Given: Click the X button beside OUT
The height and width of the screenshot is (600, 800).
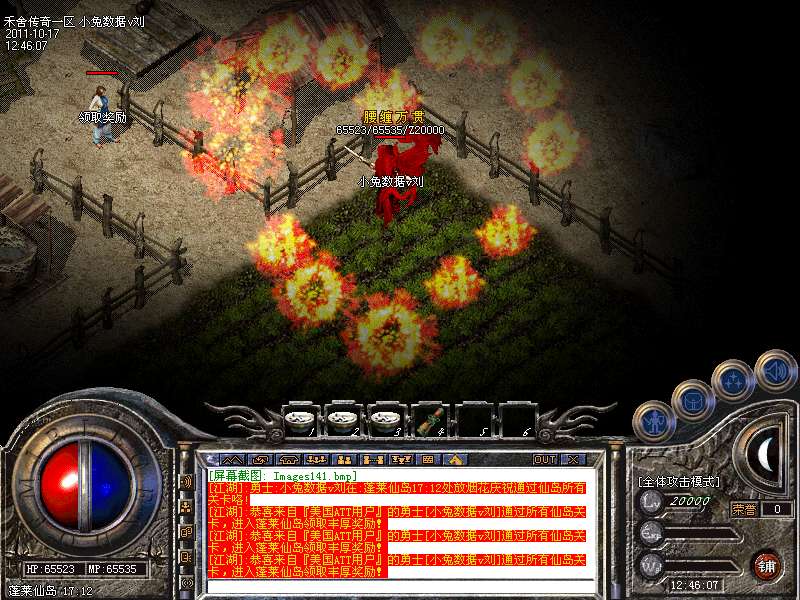Looking at the screenshot, I should [573, 459].
